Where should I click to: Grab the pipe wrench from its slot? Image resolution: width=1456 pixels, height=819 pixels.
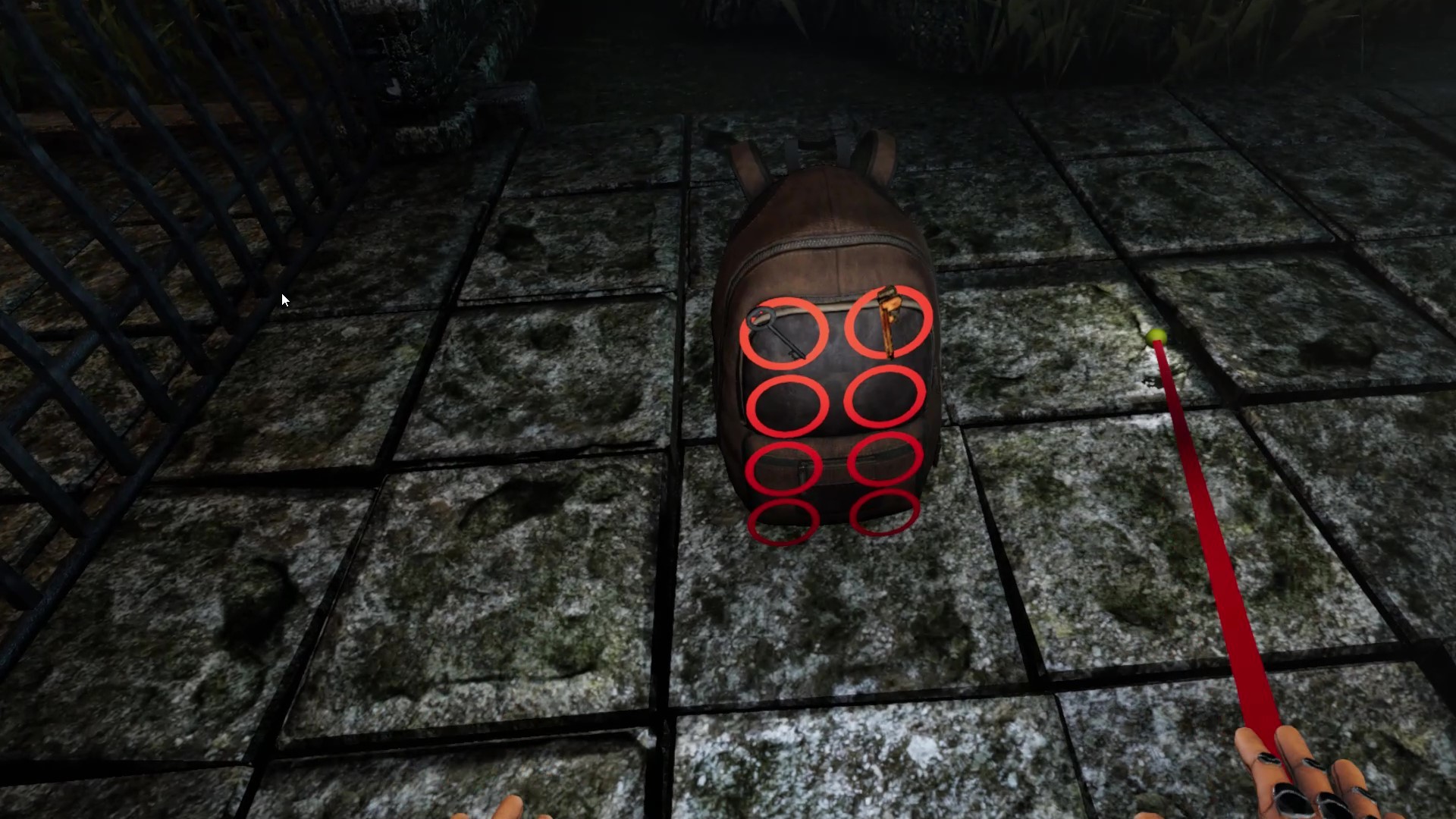click(889, 324)
